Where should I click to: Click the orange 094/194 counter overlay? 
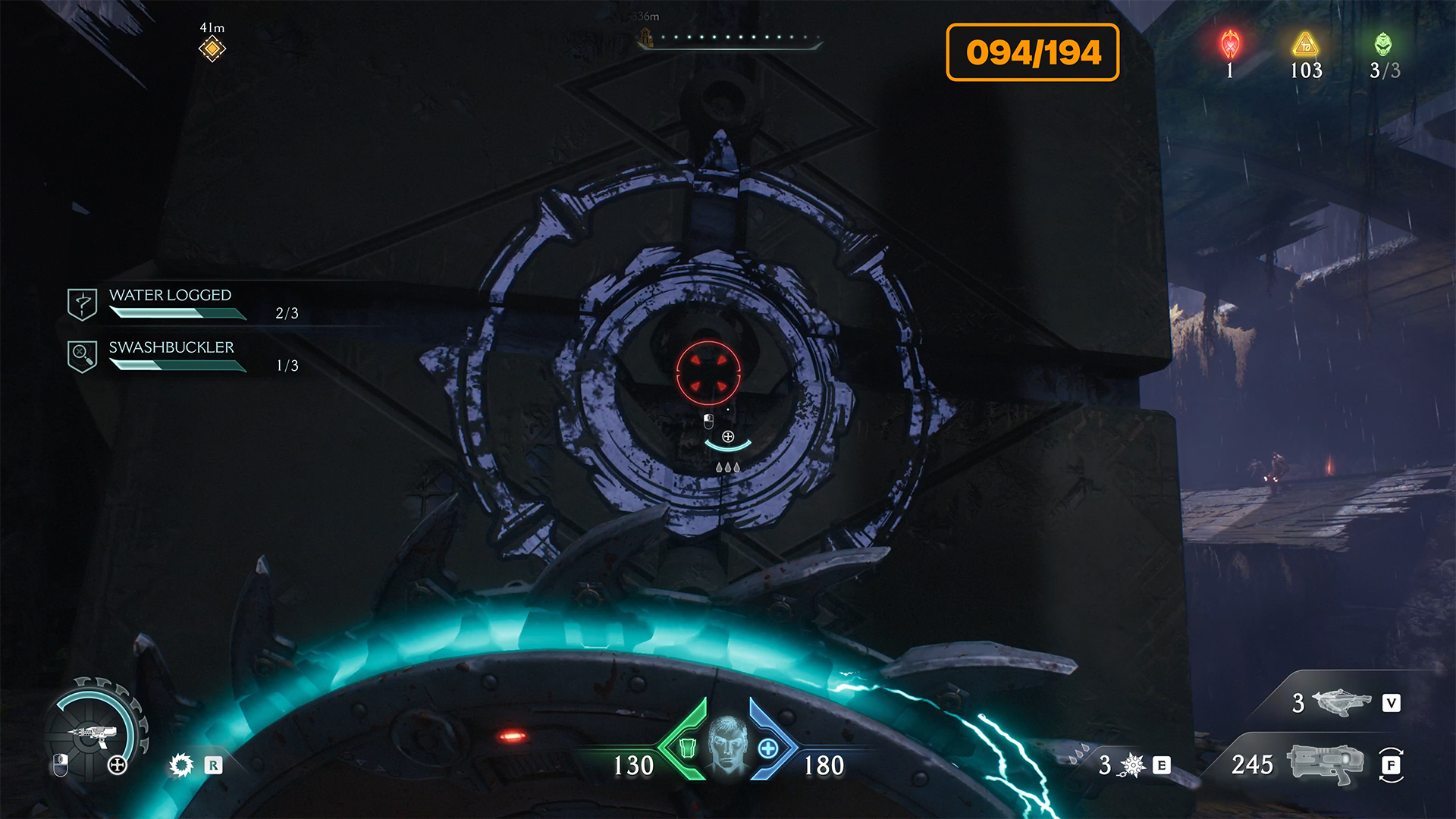point(1032,52)
